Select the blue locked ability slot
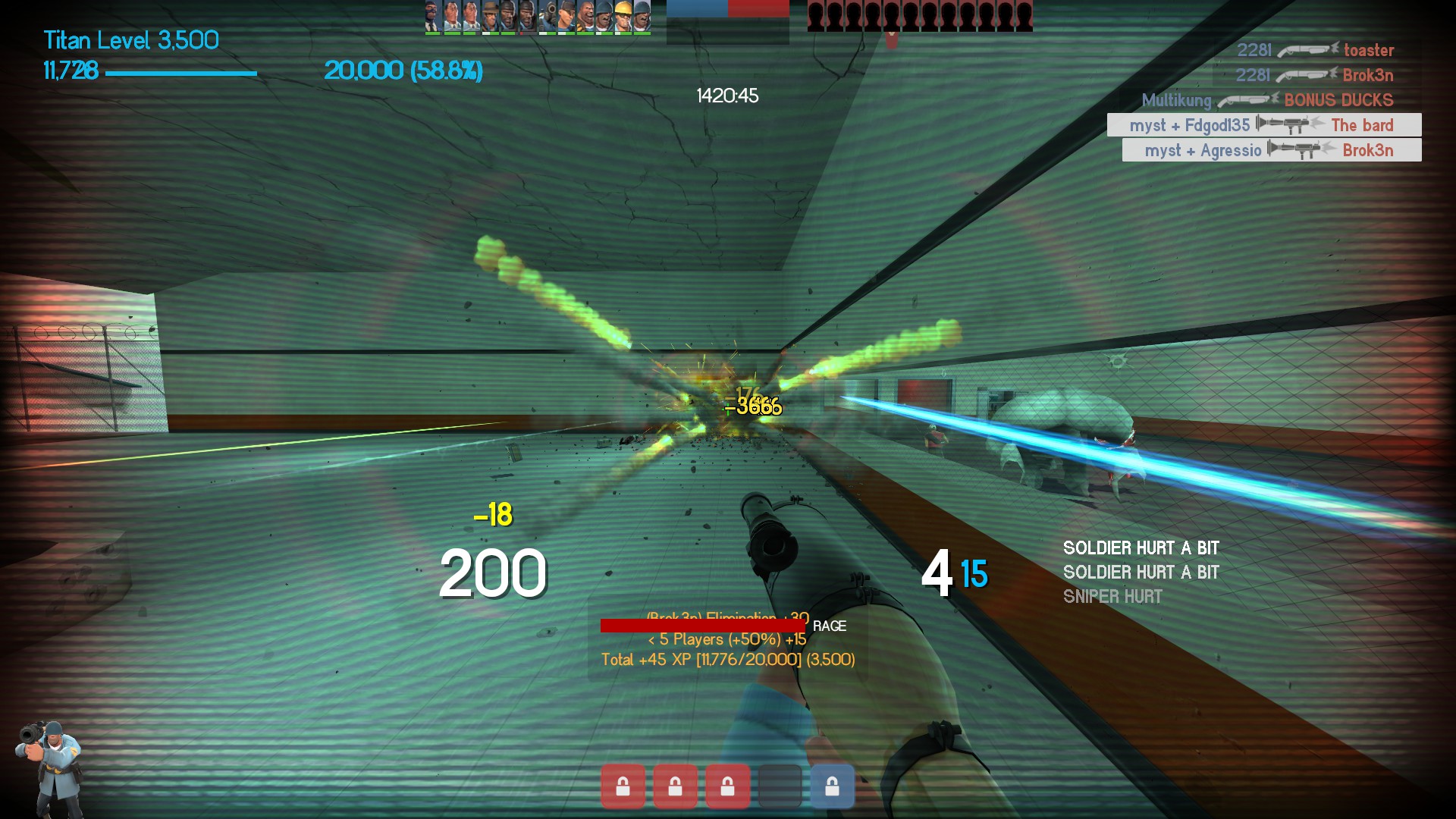 pos(832,786)
